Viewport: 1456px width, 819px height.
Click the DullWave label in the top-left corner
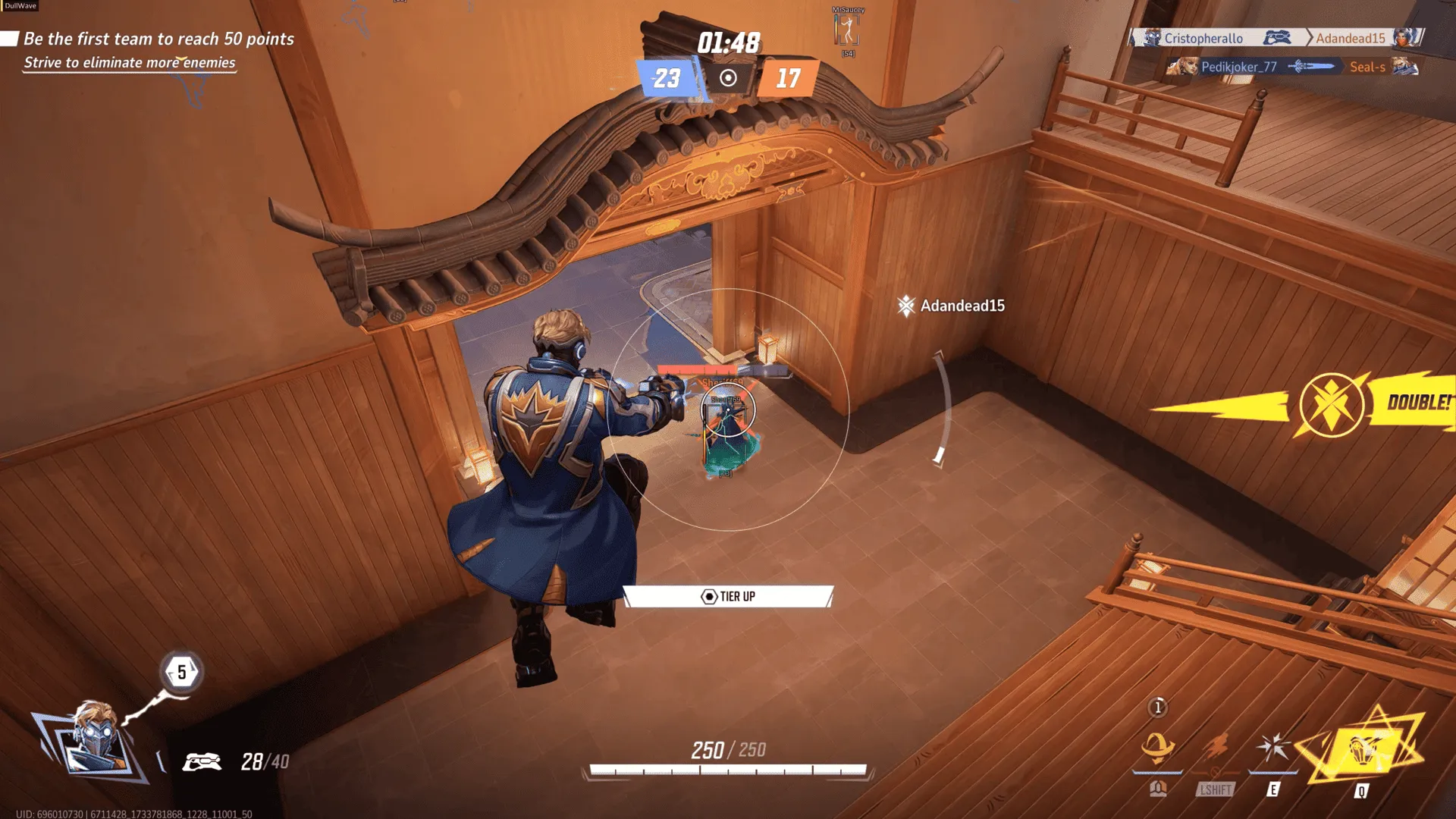click(20, 5)
